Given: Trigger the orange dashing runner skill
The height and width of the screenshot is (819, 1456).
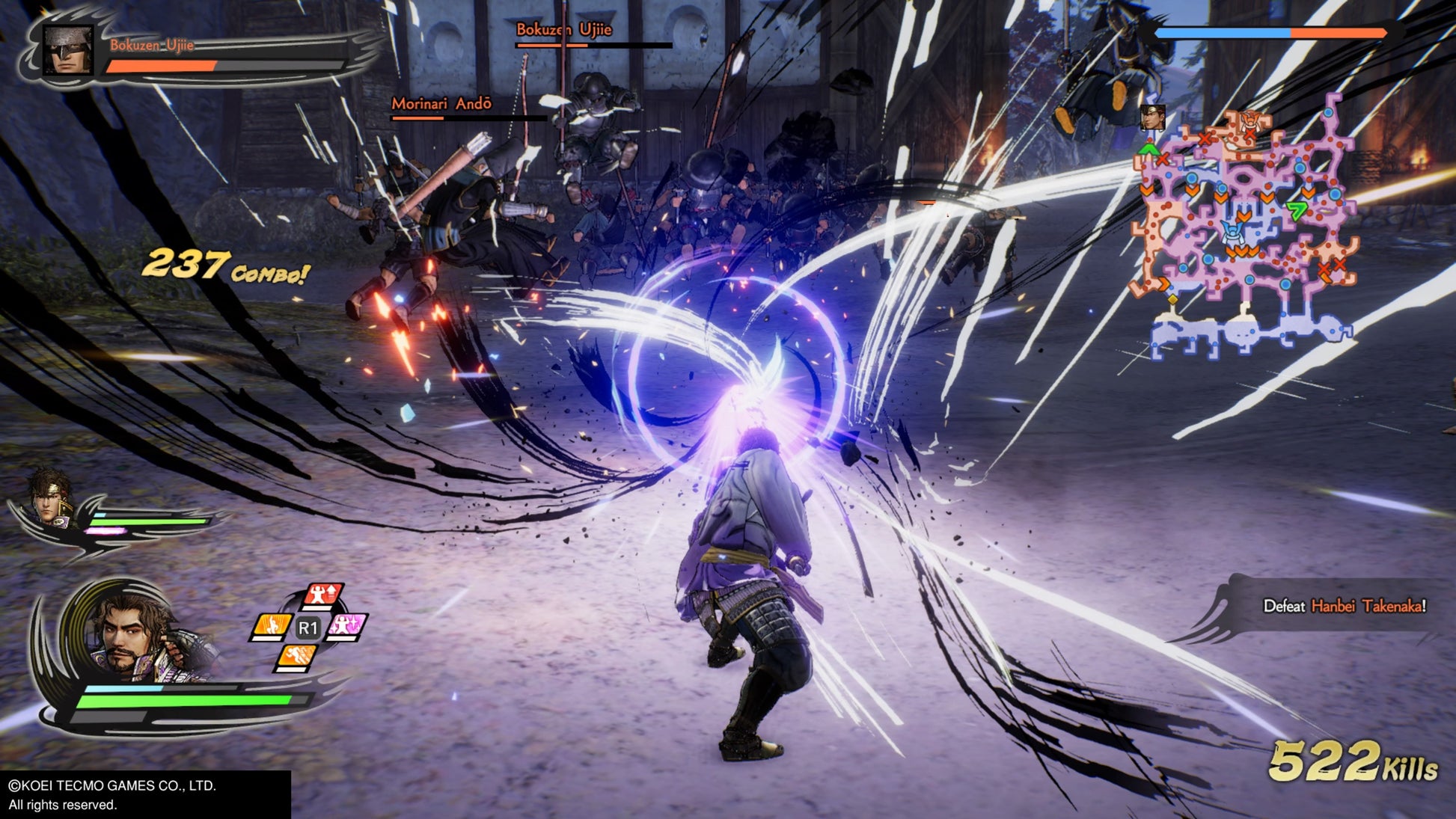Looking at the screenshot, I should click(x=296, y=657).
